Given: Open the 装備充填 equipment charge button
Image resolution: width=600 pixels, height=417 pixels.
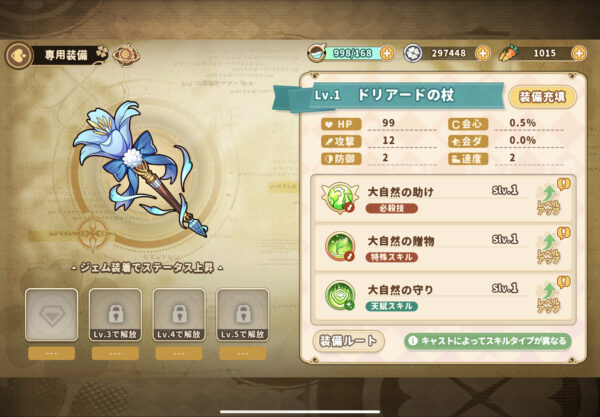Looking at the screenshot, I should pyautogui.click(x=543, y=96).
